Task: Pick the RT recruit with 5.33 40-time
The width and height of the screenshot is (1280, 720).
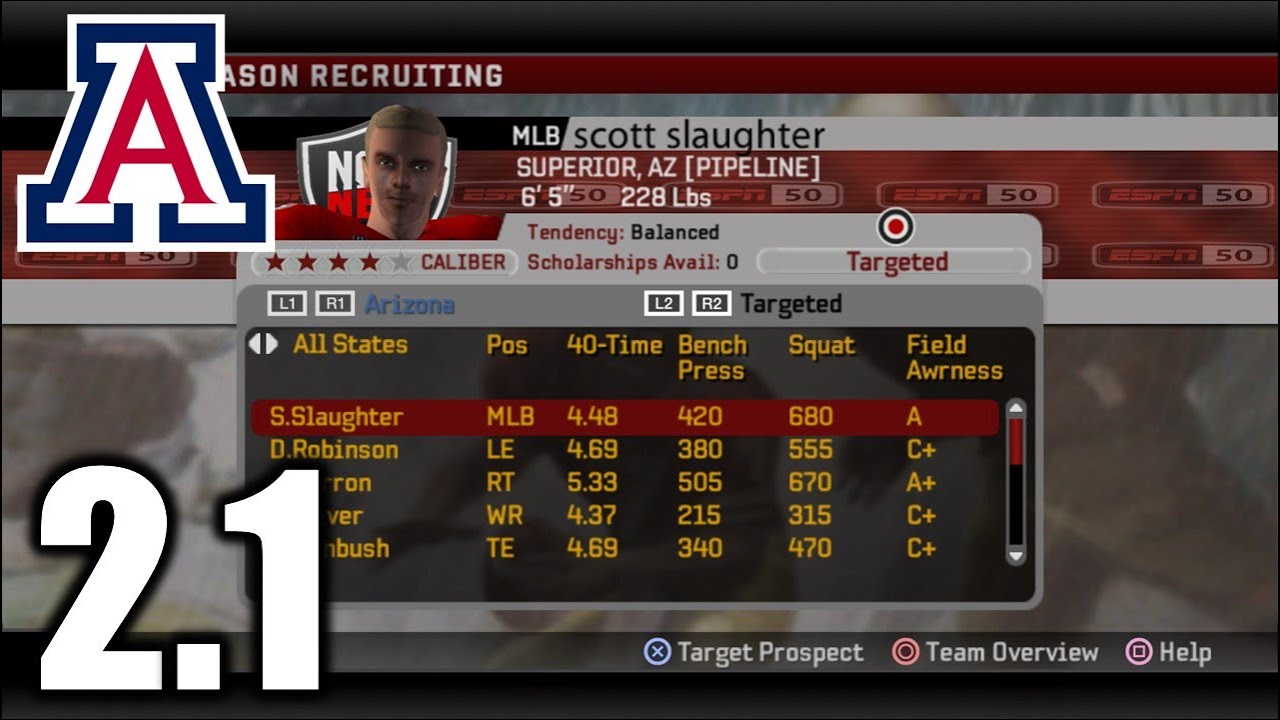Action: pyautogui.click(x=624, y=483)
